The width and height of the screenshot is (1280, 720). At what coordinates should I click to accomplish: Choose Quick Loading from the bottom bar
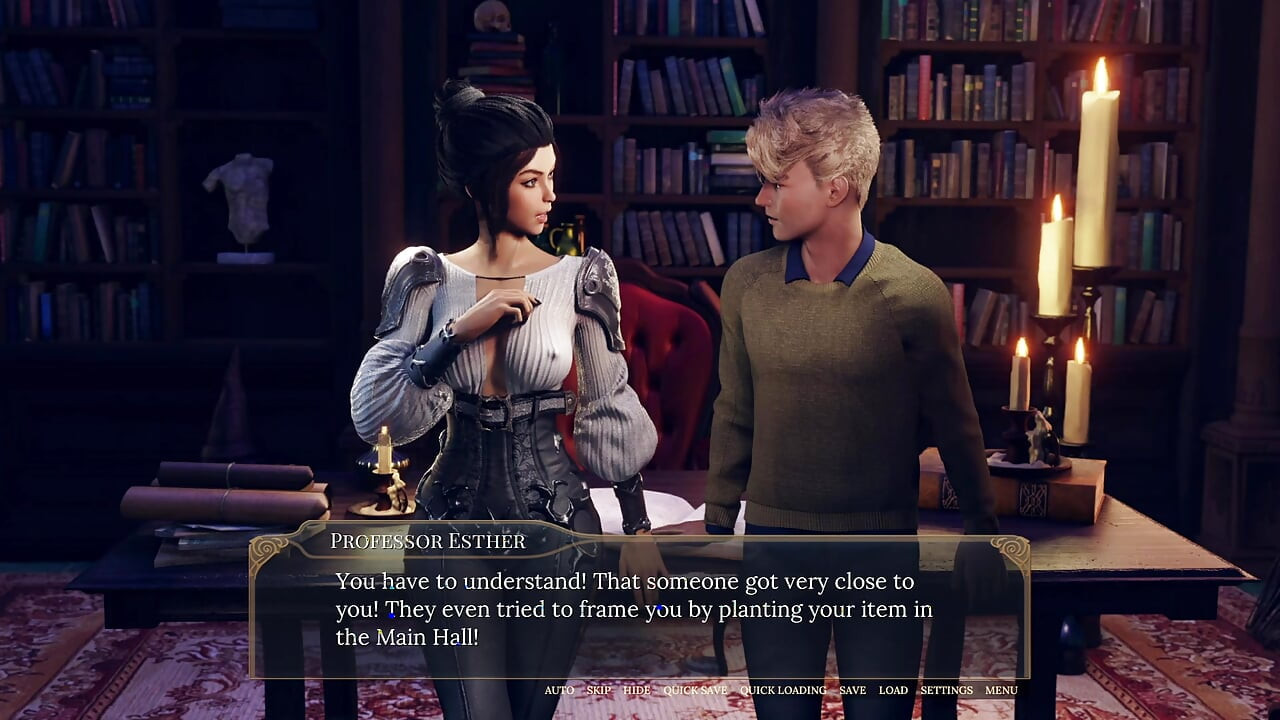(783, 690)
